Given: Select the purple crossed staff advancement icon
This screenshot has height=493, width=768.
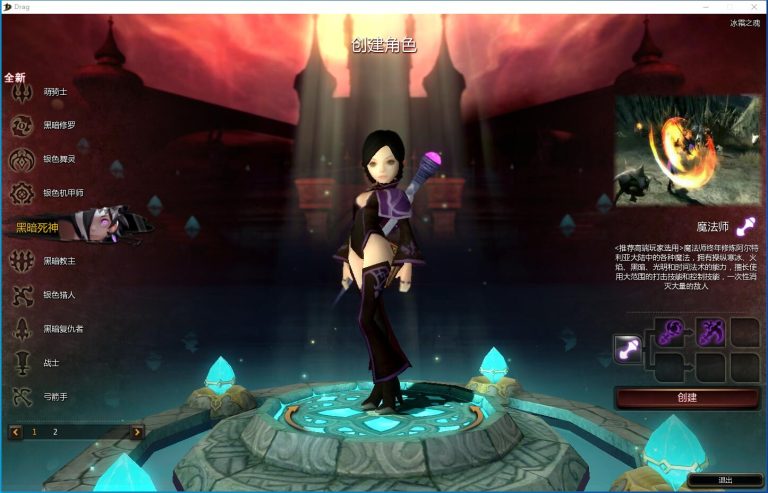Looking at the screenshot, I should pyautogui.click(x=710, y=331).
